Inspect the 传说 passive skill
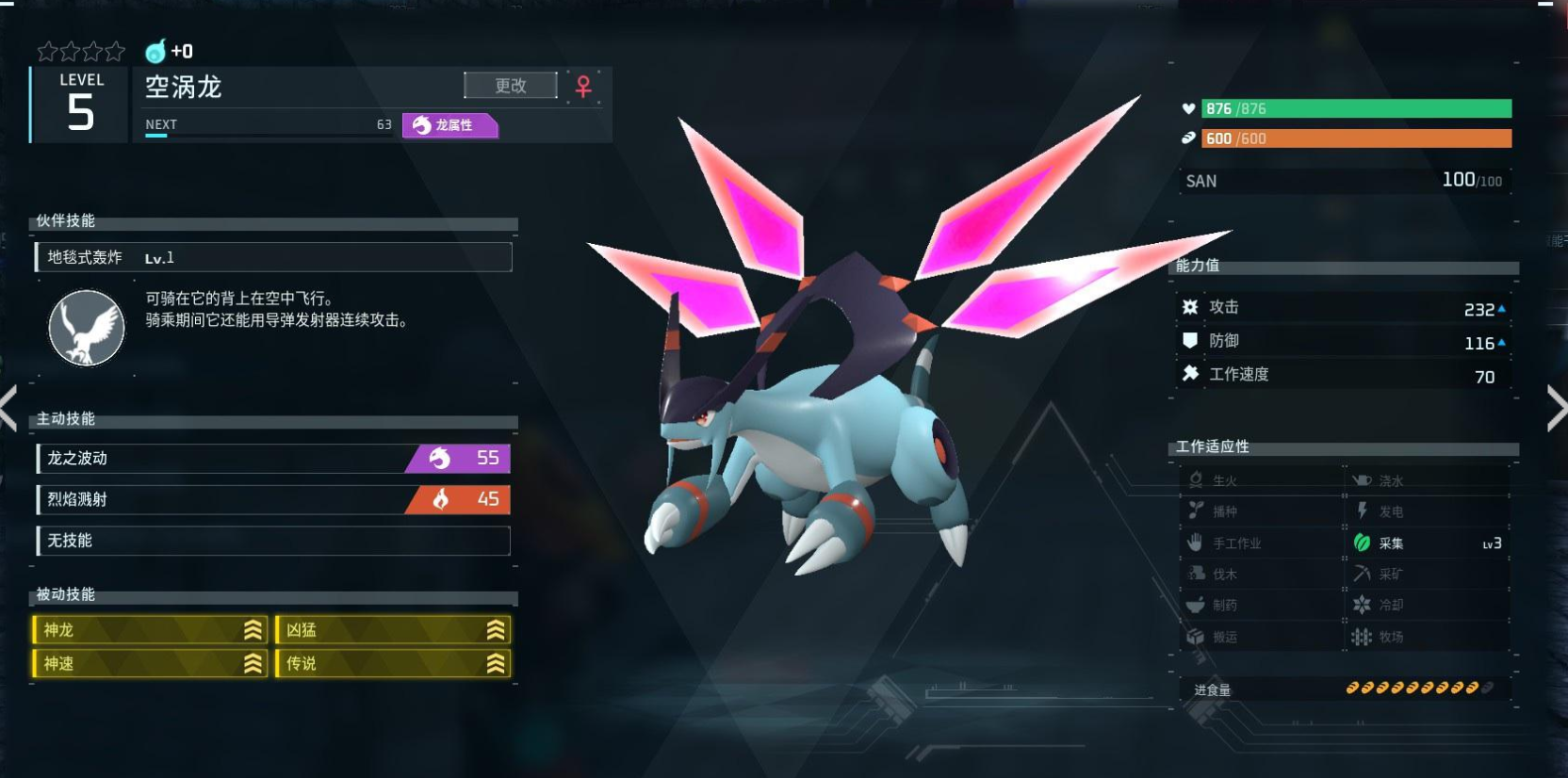This screenshot has width=1568, height=778. 393,664
